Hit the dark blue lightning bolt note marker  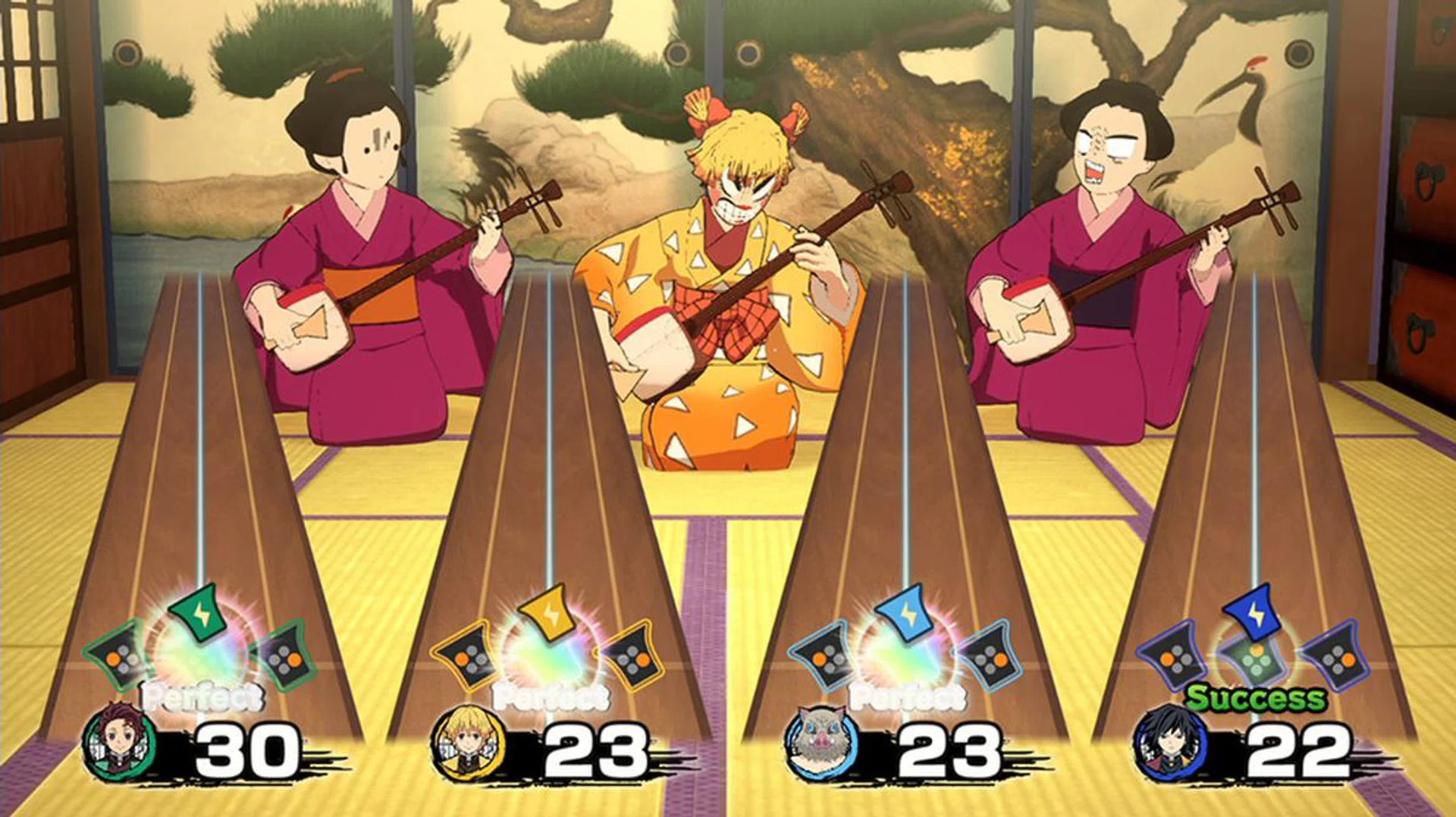1254,612
